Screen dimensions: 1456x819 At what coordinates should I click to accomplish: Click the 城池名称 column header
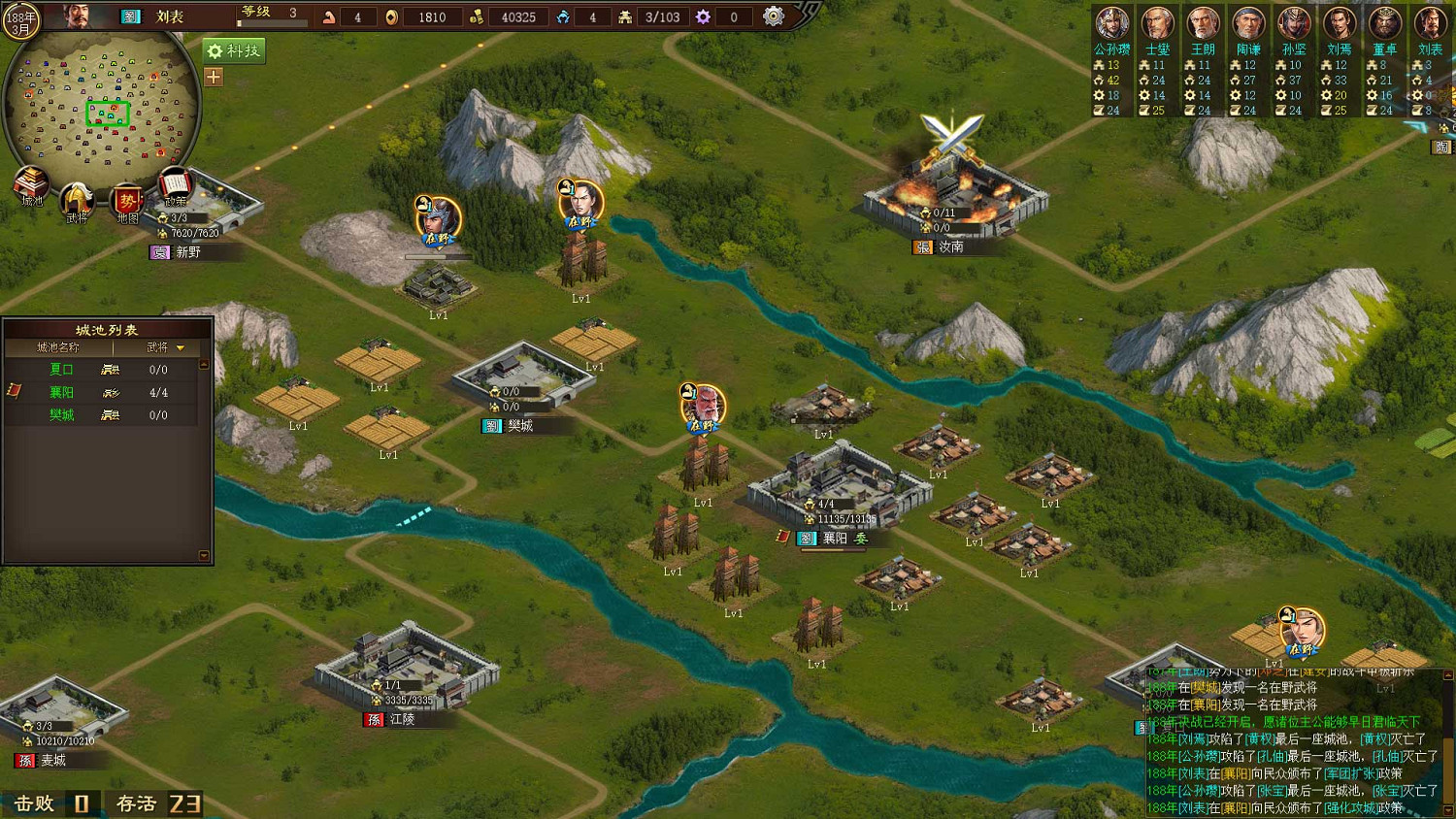(x=58, y=347)
